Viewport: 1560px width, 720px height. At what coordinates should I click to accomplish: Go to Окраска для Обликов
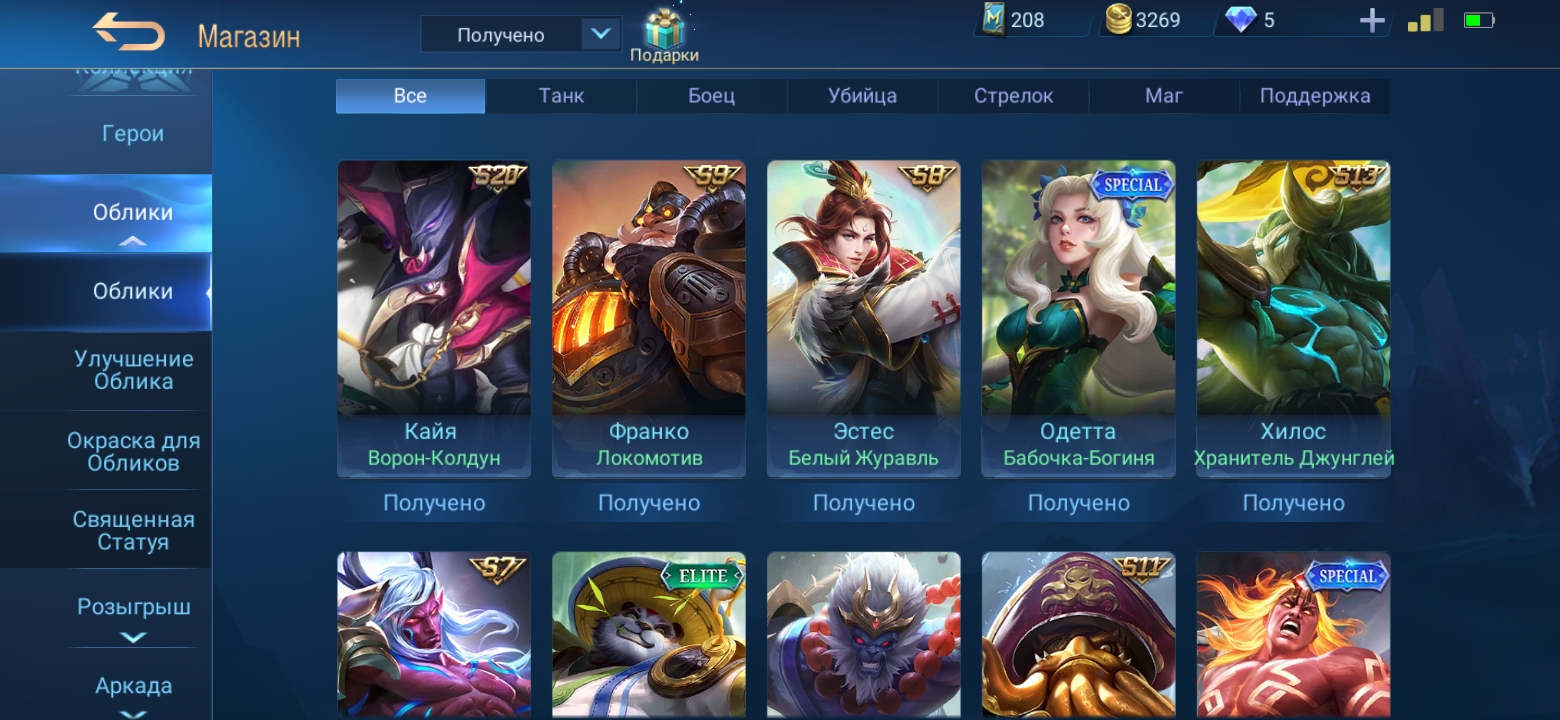tap(133, 452)
